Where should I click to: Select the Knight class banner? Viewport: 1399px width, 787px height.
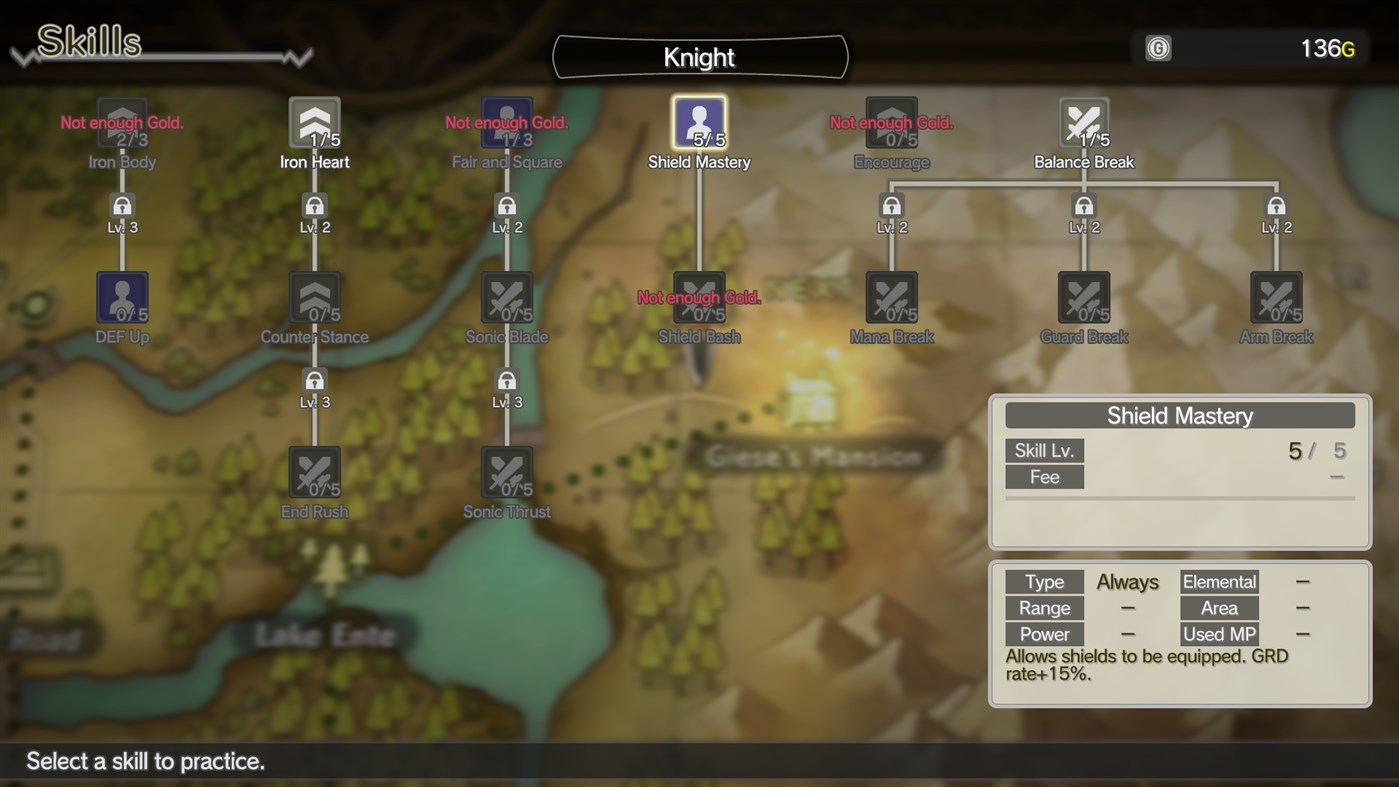699,57
